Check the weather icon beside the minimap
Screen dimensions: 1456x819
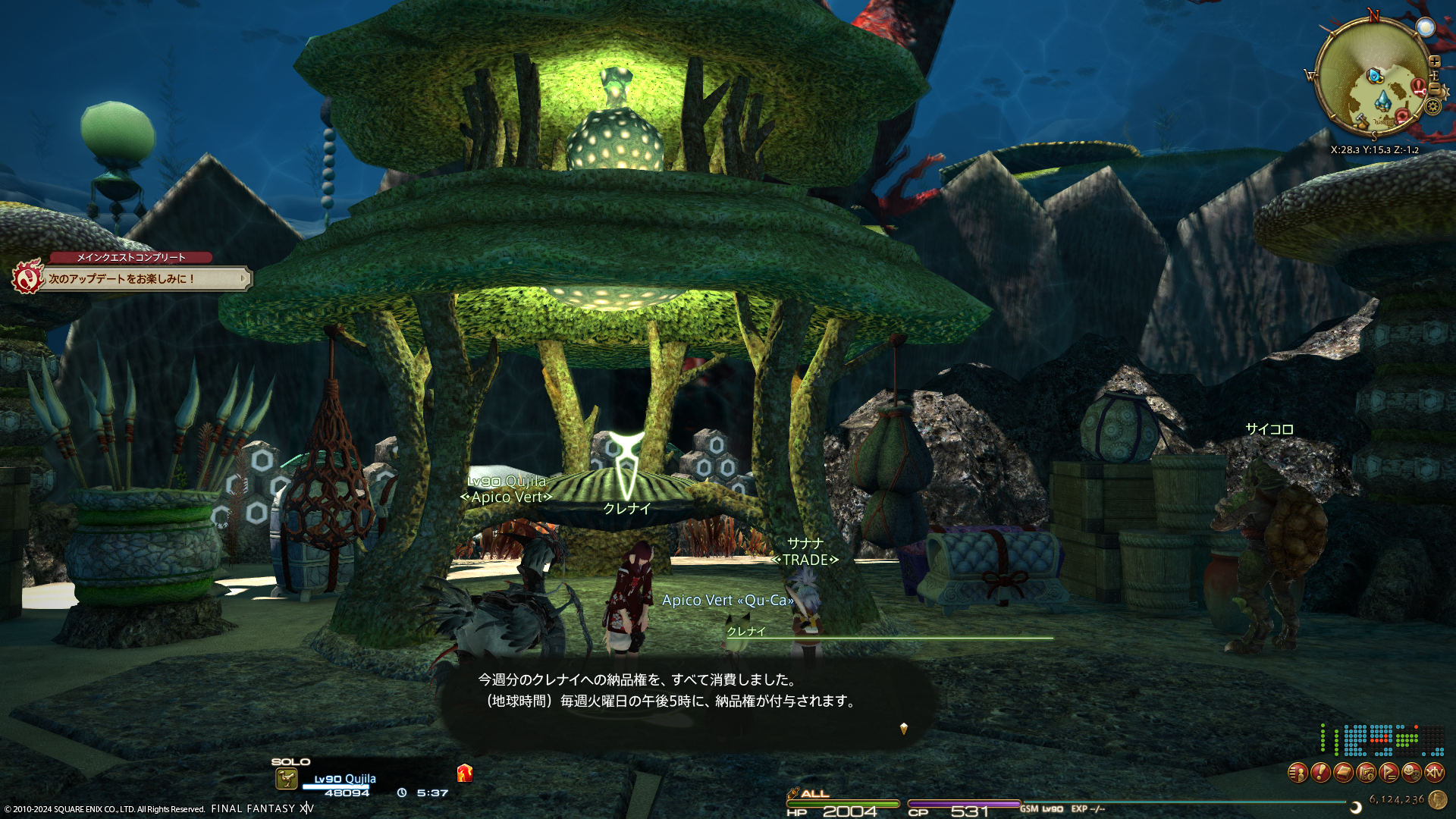pyautogui.click(x=1426, y=28)
